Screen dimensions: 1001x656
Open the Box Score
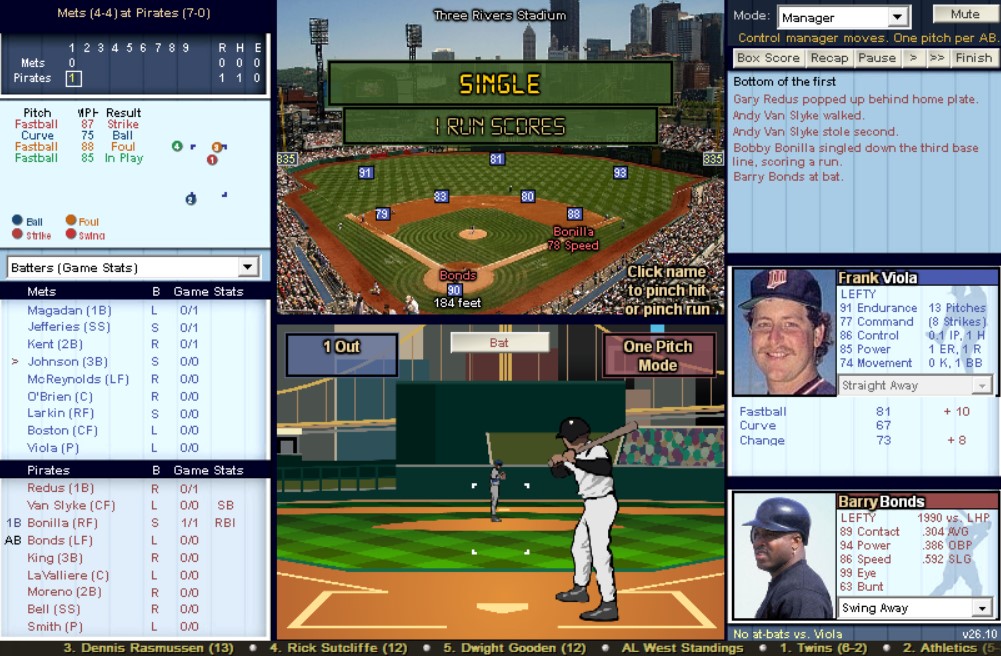[x=767, y=58]
